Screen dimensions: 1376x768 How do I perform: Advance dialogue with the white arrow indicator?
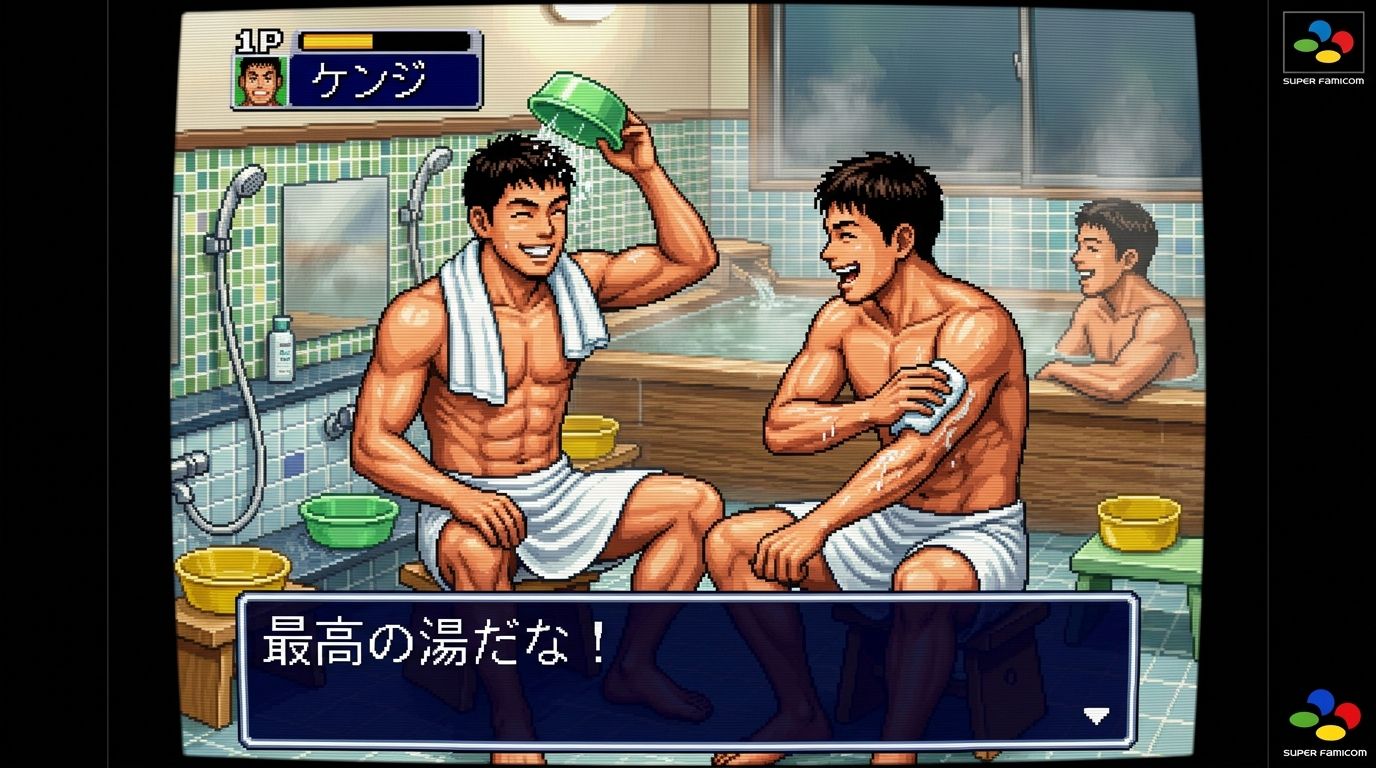[x=1097, y=716]
